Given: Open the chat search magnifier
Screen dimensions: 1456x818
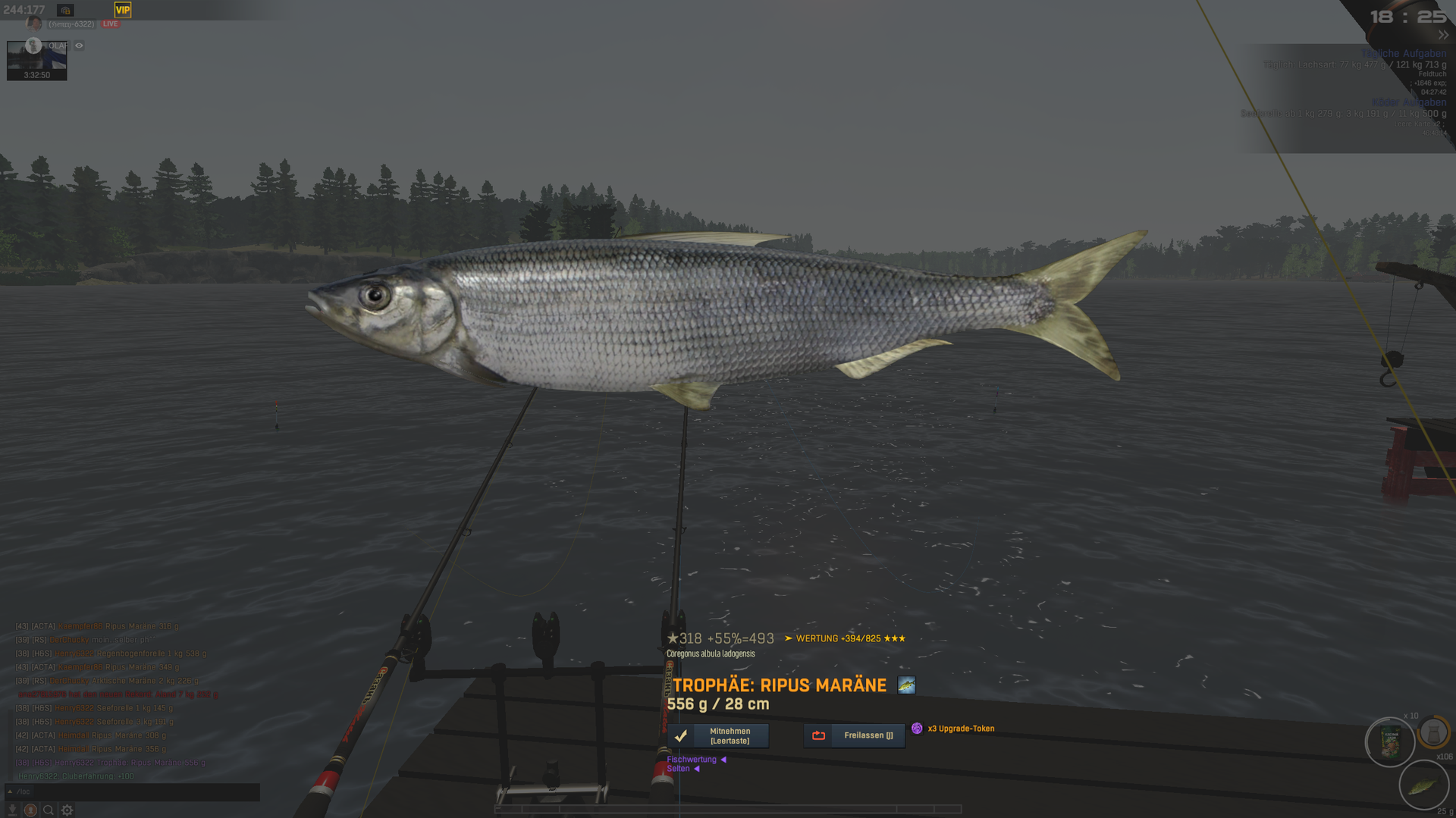Looking at the screenshot, I should [x=49, y=810].
